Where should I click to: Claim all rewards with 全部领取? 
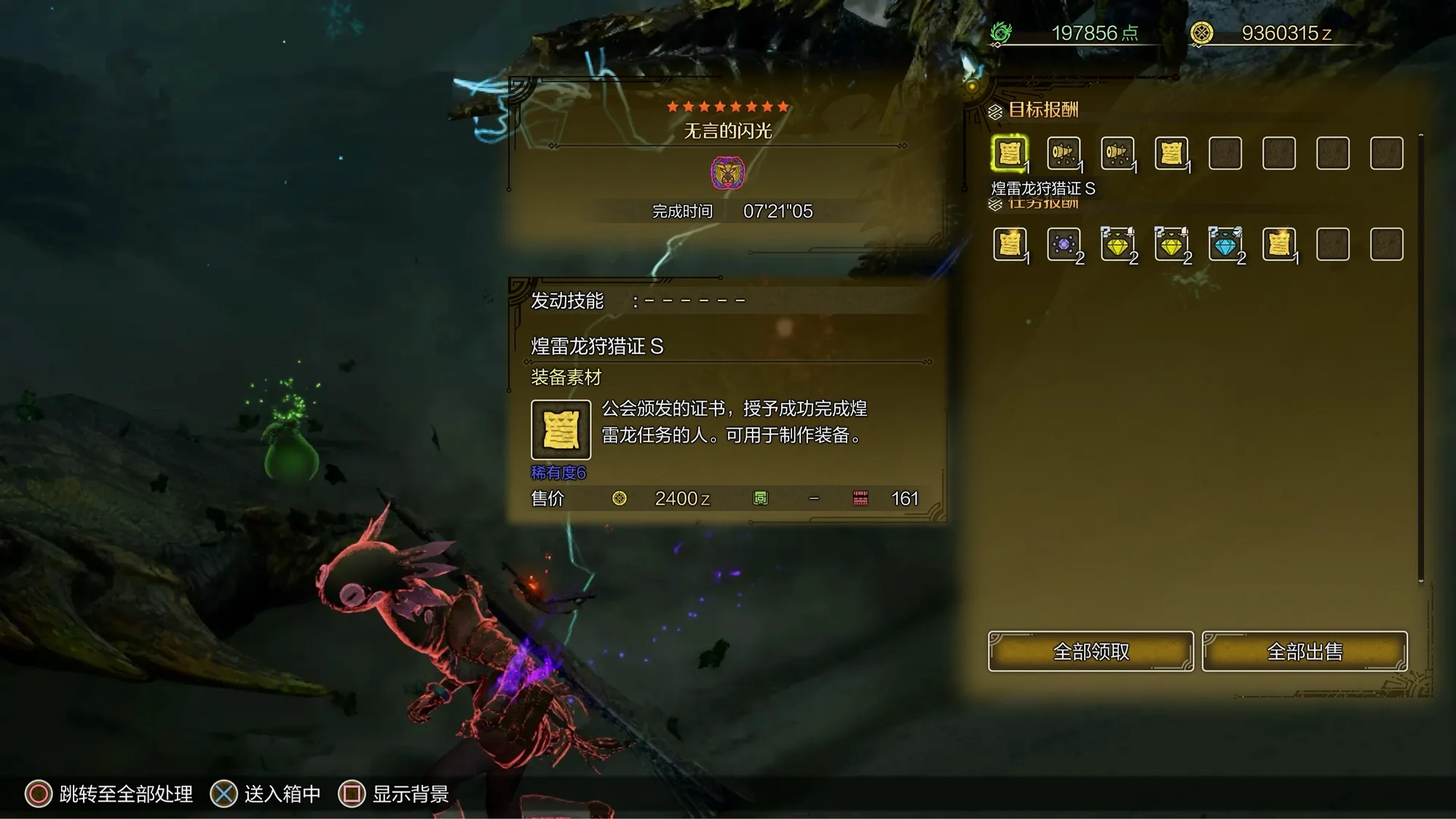click(x=1091, y=651)
